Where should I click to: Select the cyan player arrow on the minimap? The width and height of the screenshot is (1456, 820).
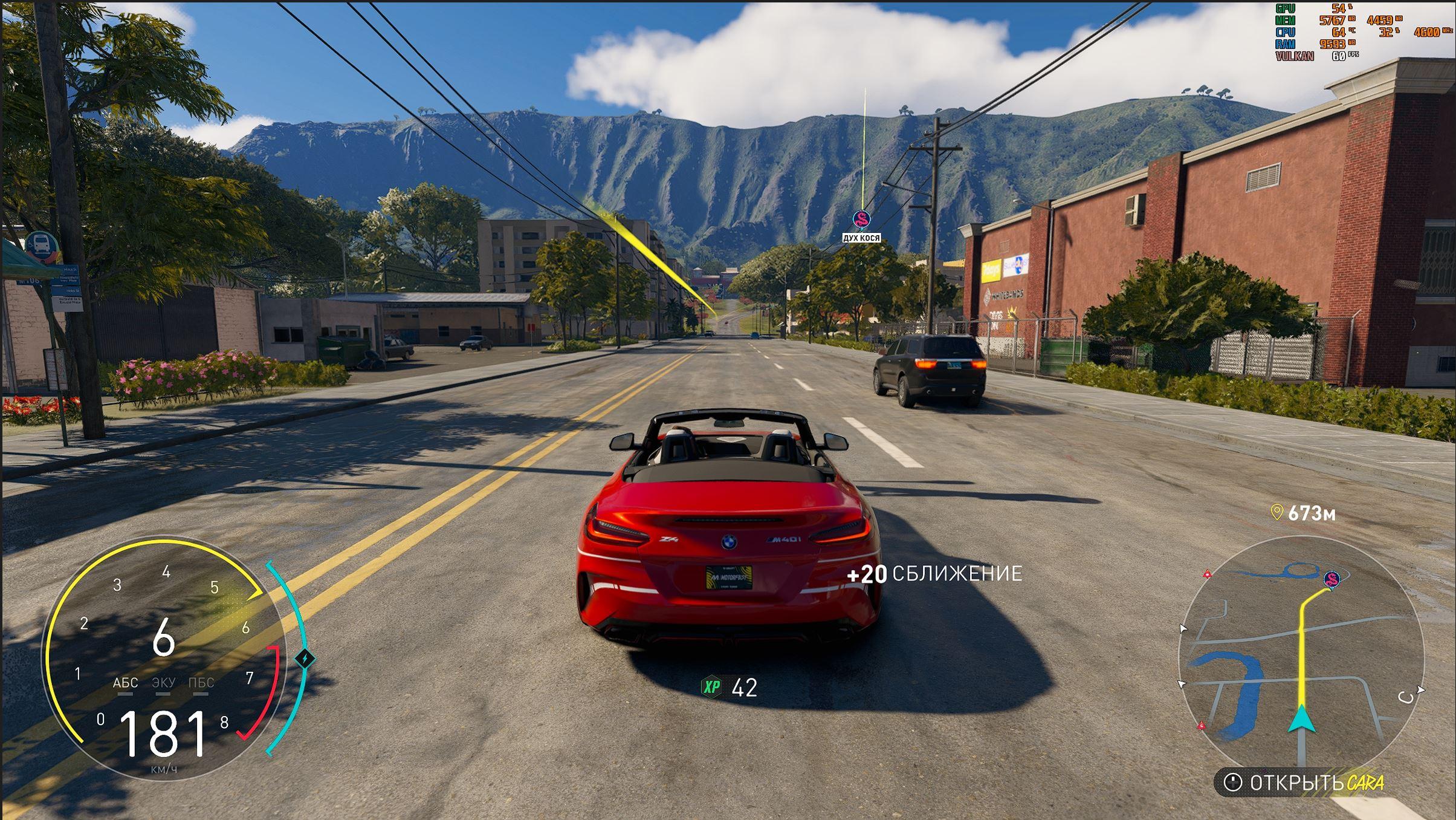(1302, 719)
